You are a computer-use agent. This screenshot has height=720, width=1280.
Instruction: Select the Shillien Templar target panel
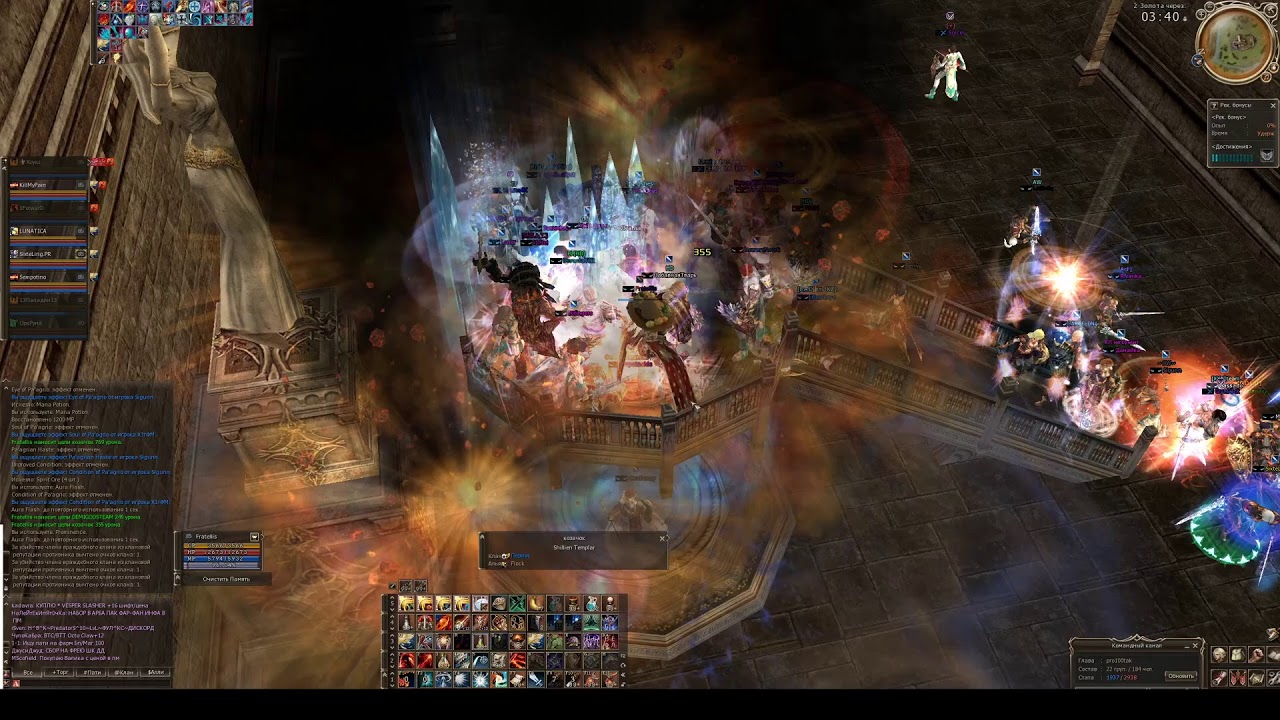573,551
